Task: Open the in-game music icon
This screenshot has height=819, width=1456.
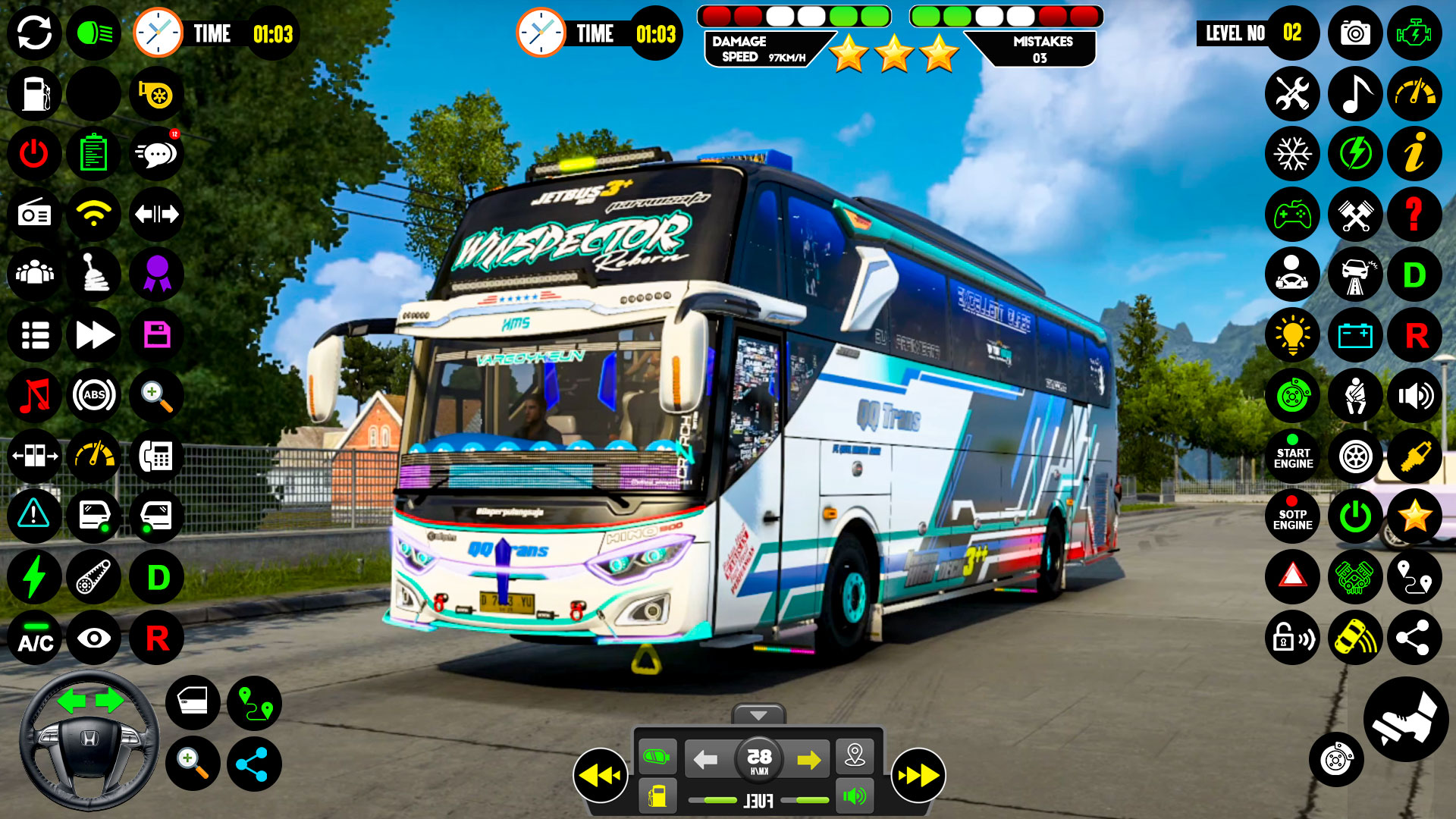Action: coord(1354,93)
